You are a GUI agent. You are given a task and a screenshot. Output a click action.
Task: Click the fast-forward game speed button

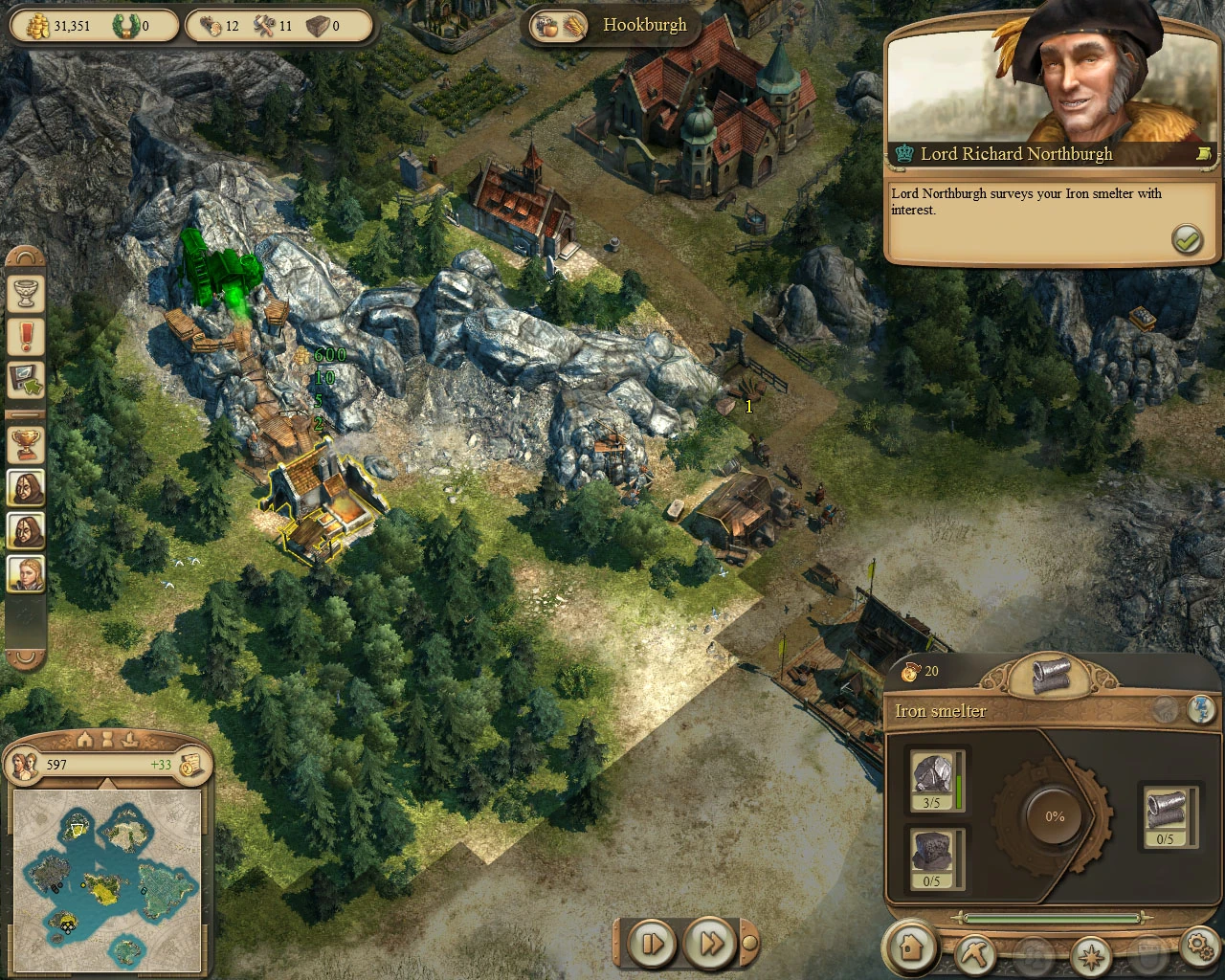711,944
